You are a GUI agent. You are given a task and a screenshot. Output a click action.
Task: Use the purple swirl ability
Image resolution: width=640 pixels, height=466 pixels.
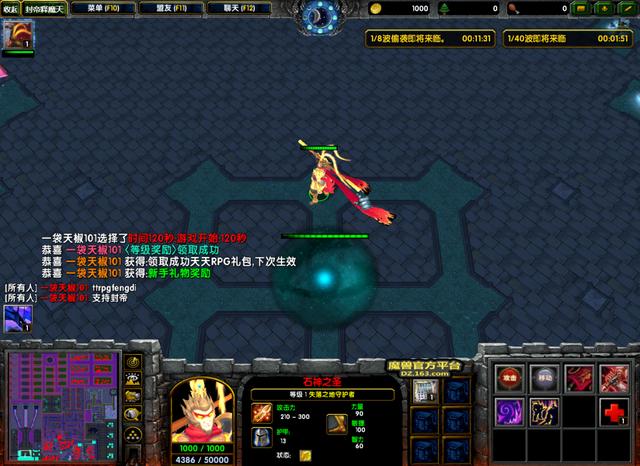[x=509, y=412]
